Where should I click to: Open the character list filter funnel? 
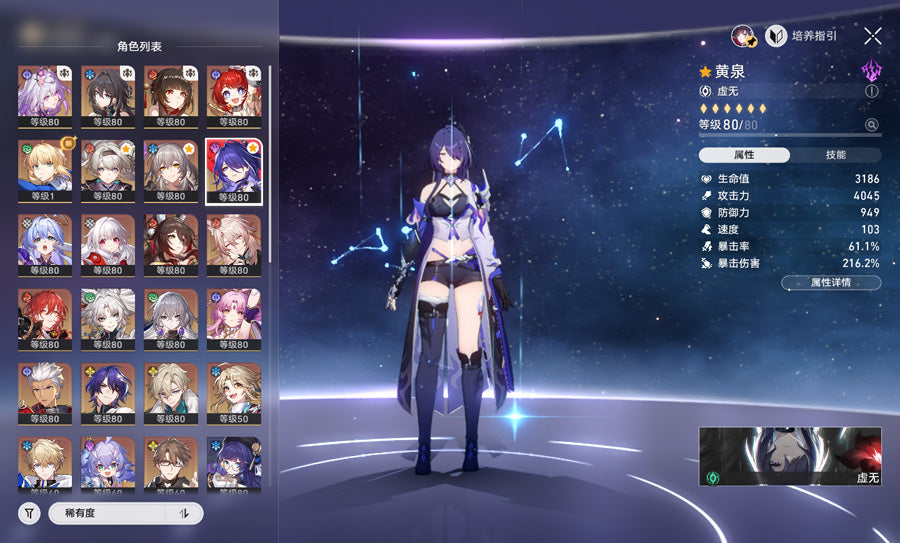tap(30, 513)
